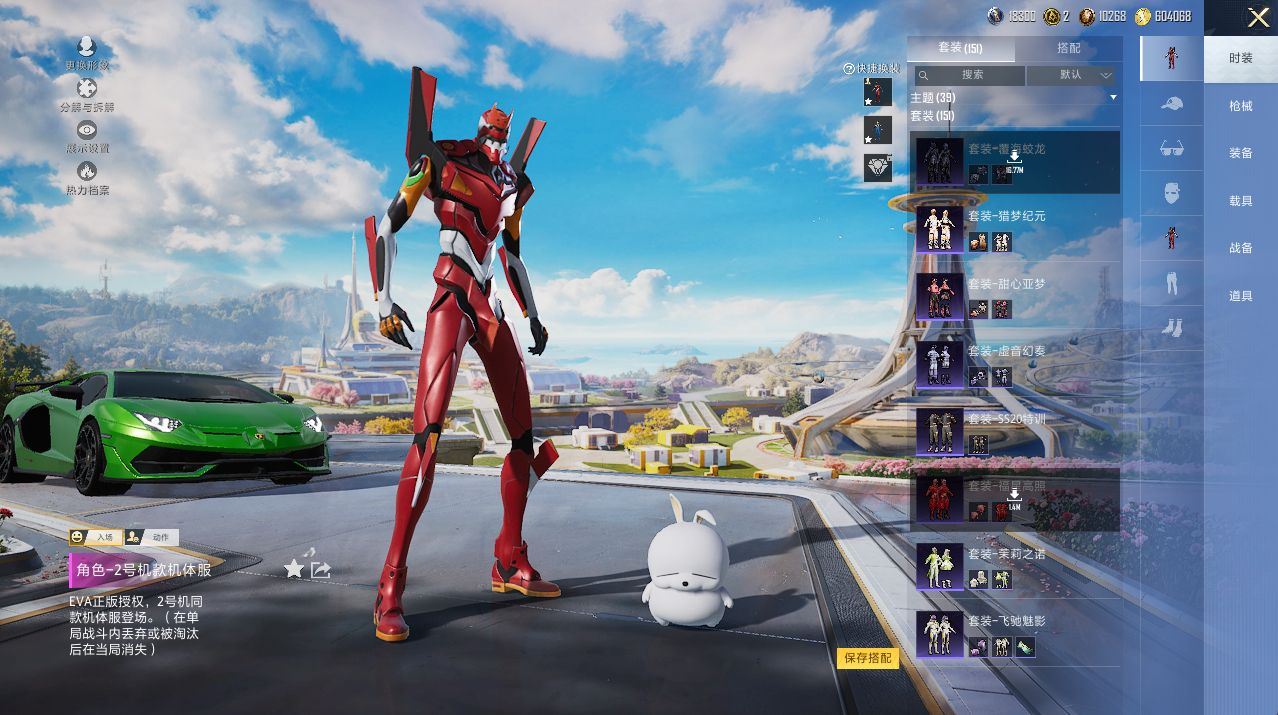Open the 分解与拆解 puzzle icon
Image resolution: width=1278 pixels, height=715 pixels.
pos(86,94)
